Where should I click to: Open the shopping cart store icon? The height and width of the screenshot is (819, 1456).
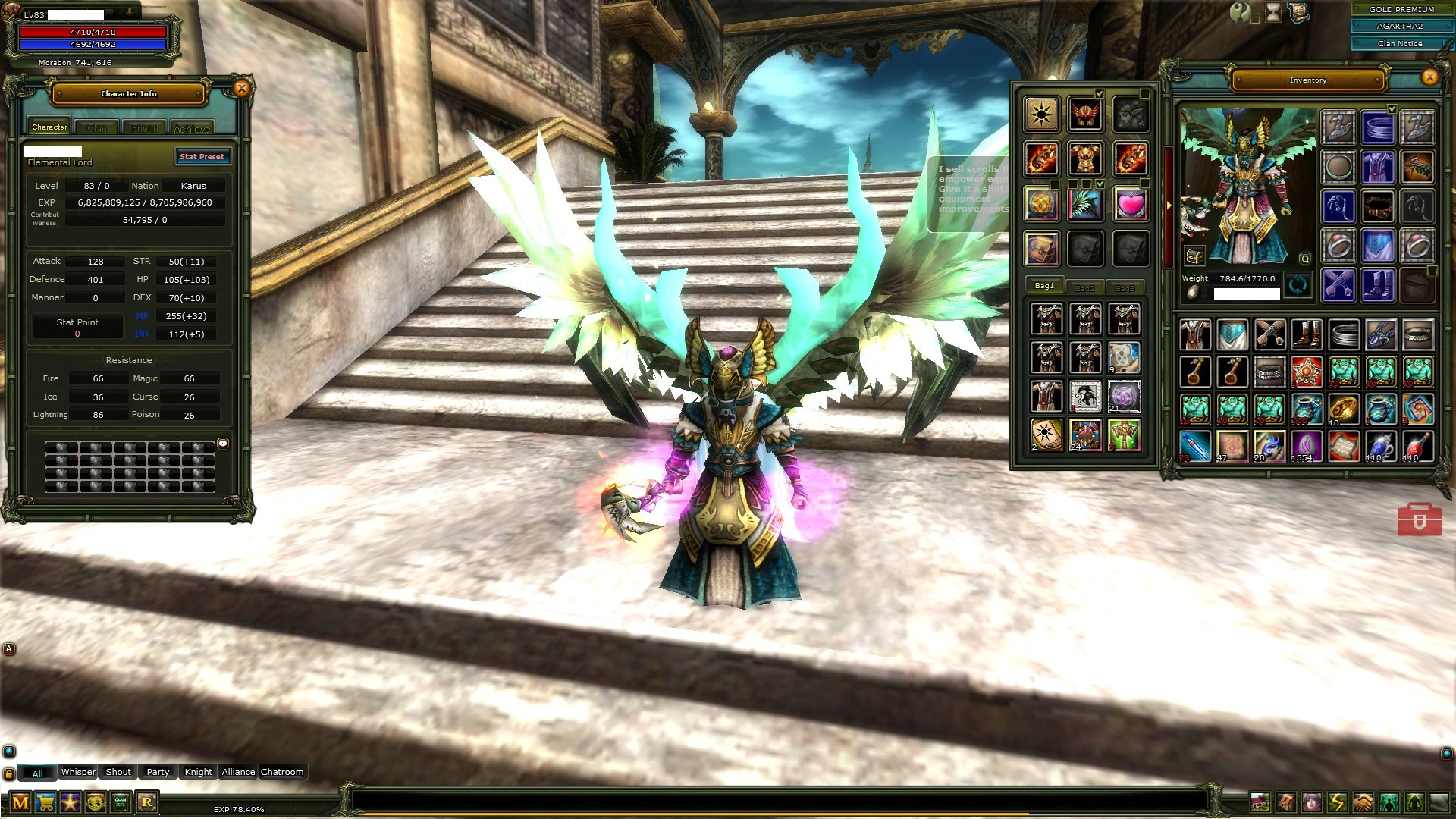[x=45, y=802]
